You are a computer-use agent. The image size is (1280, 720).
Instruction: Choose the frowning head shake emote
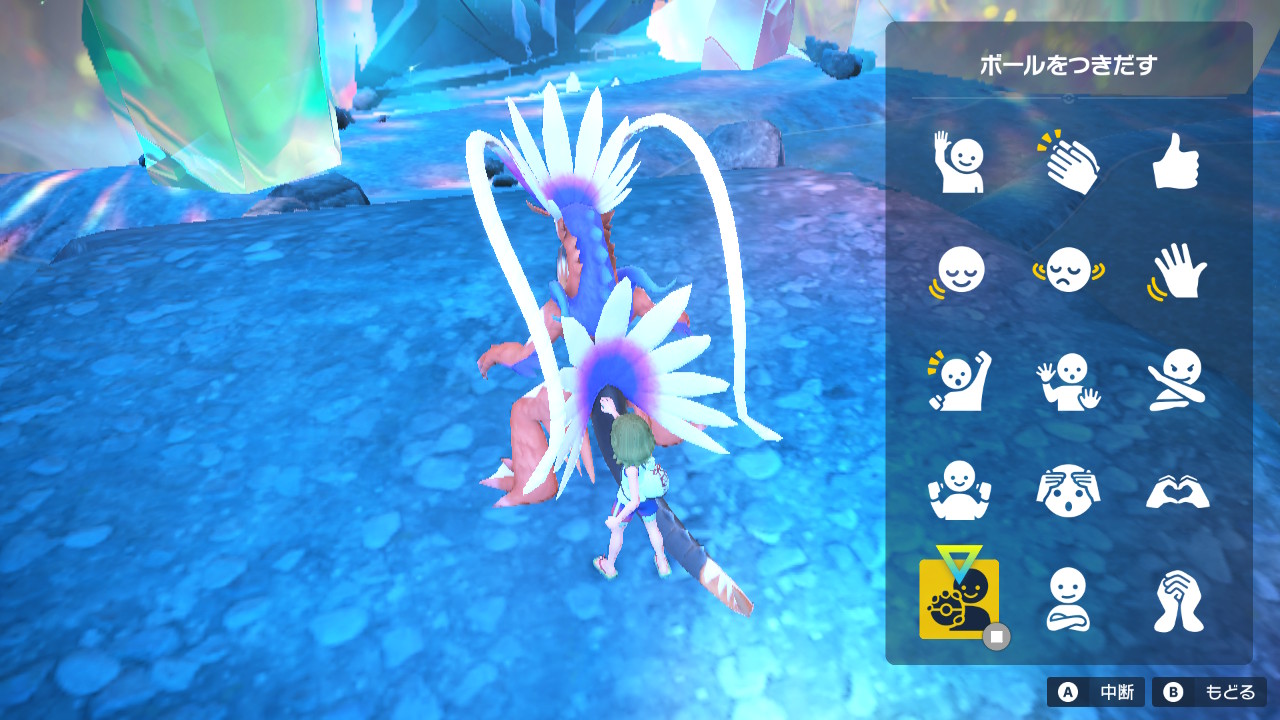1068,271
